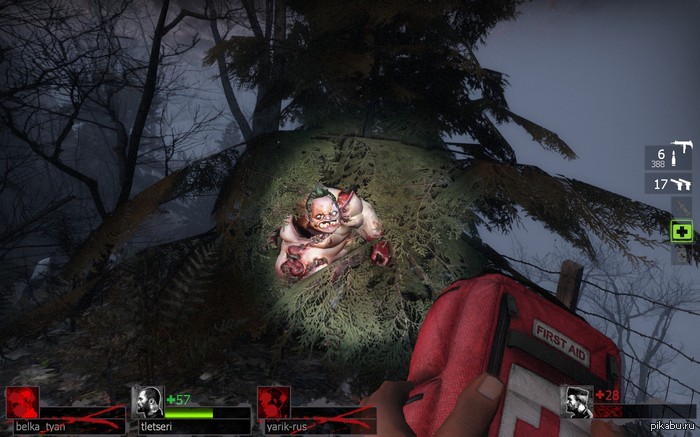Image resolution: width=700 pixels, height=437 pixels.
Task: Click your own survivor portrait
Action: tap(578, 402)
